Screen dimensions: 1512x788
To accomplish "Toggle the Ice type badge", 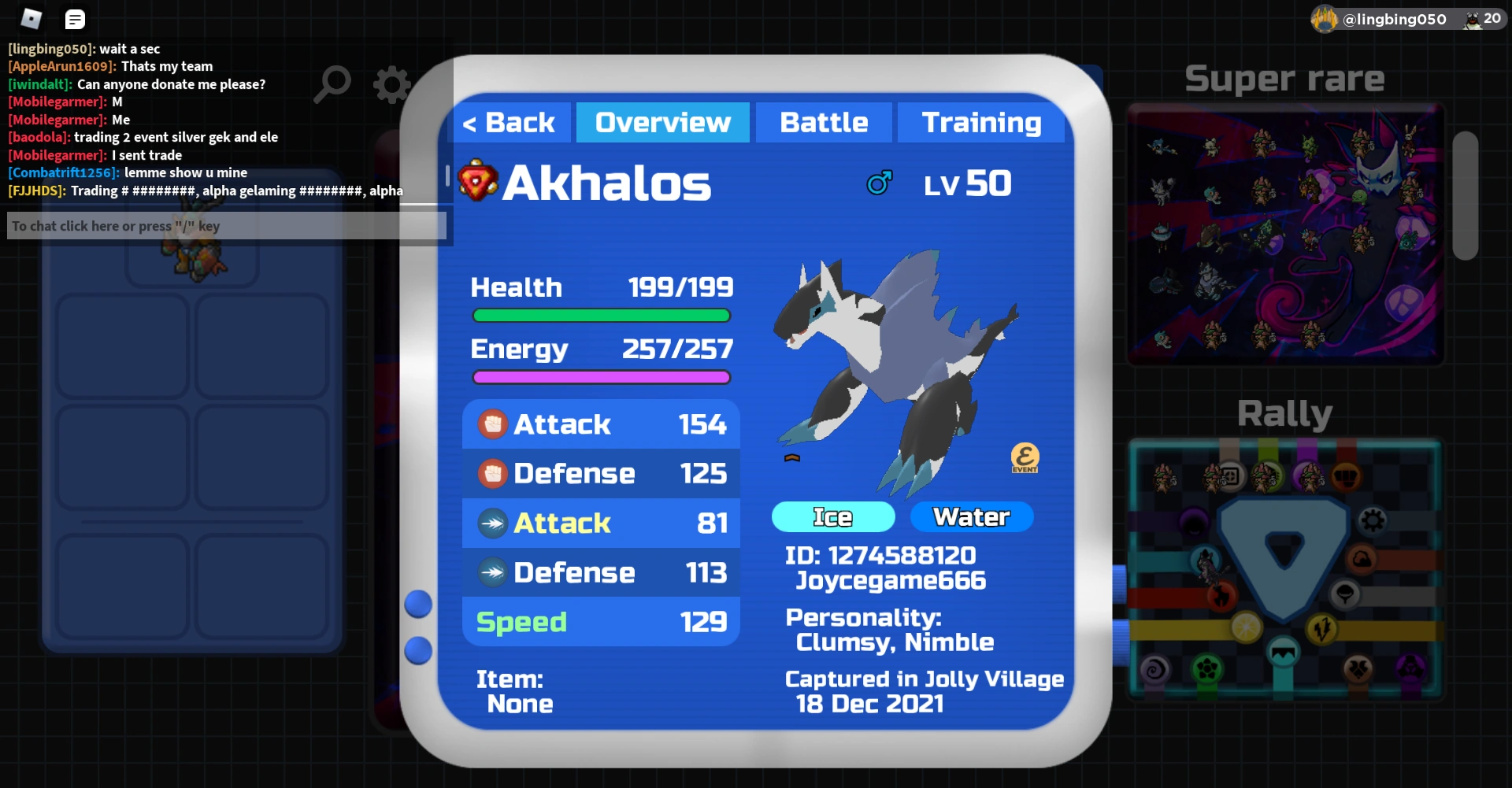I will point(832,516).
